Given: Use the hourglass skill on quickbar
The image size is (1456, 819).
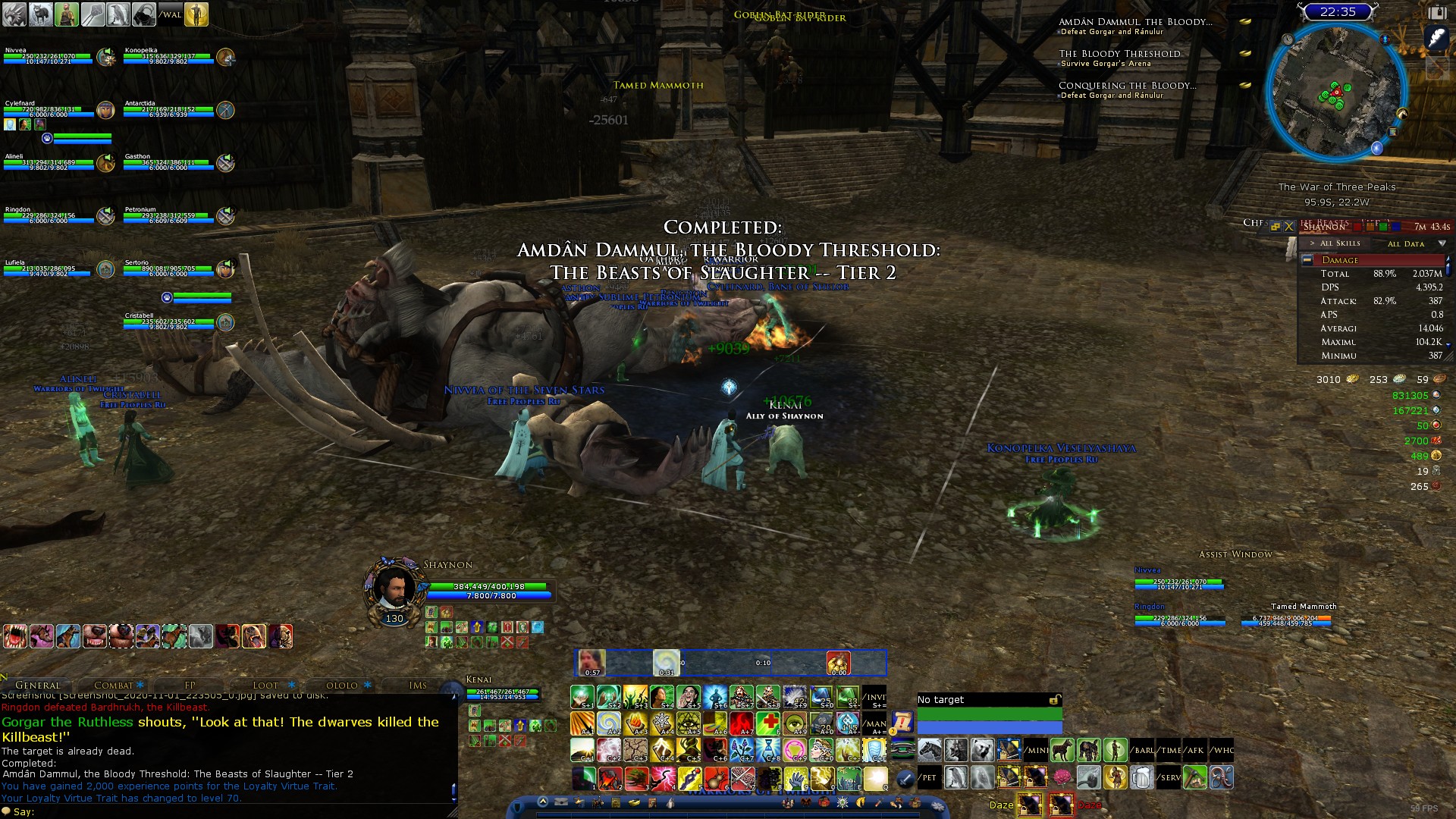Looking at the screenshot, I should [x=768, y=750].
